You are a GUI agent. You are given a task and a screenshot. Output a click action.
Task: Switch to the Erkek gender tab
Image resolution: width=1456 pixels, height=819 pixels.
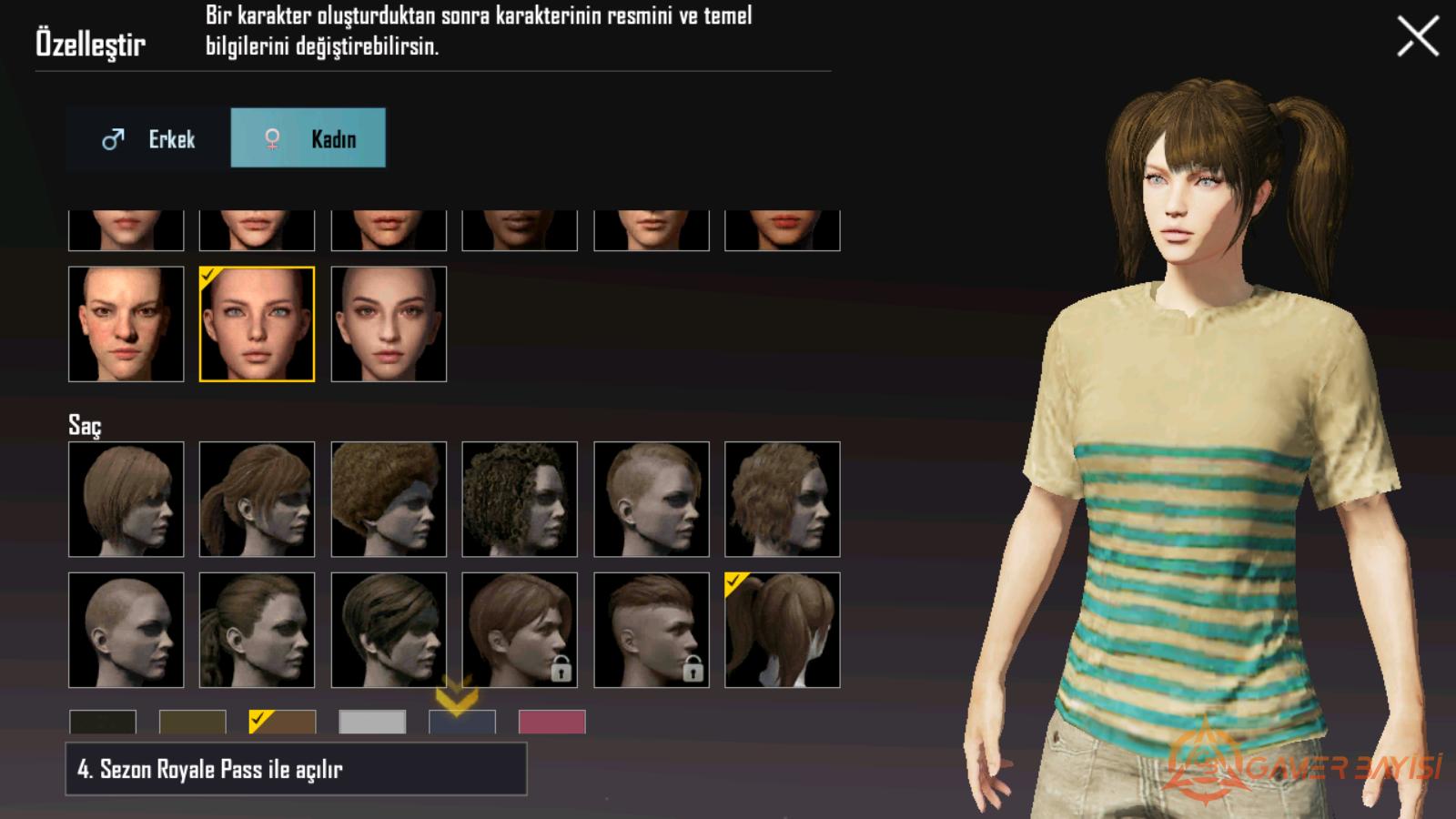click(148, 138)
